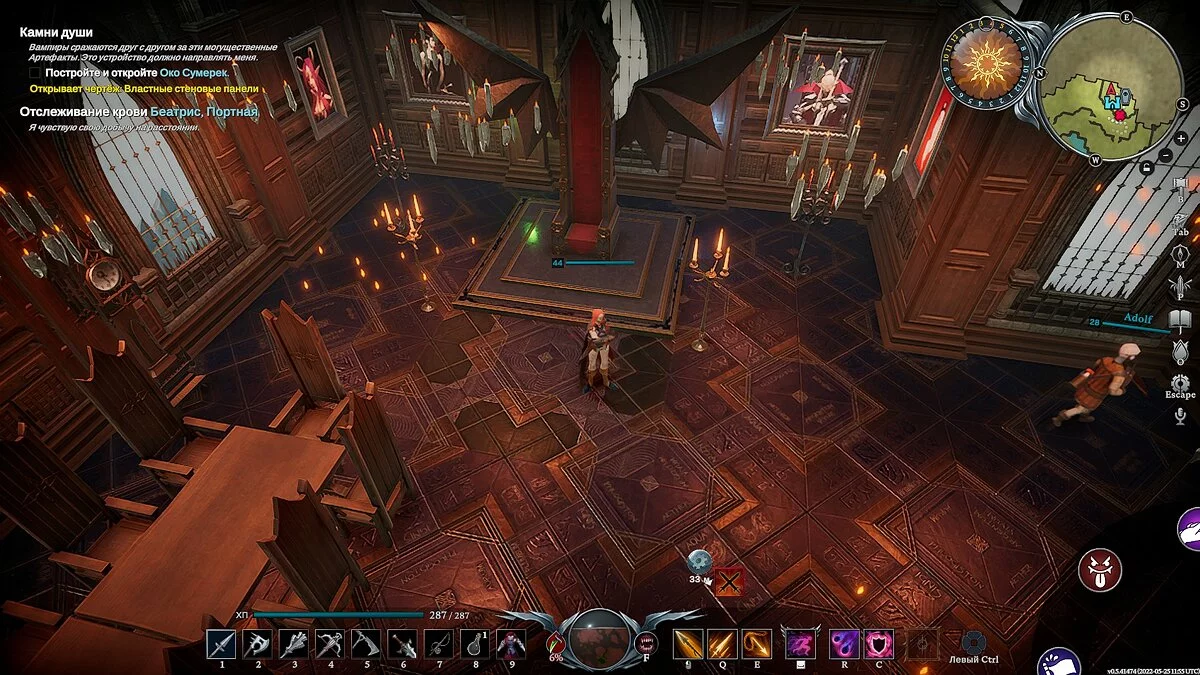Open the Escape gear menu

1180,383
